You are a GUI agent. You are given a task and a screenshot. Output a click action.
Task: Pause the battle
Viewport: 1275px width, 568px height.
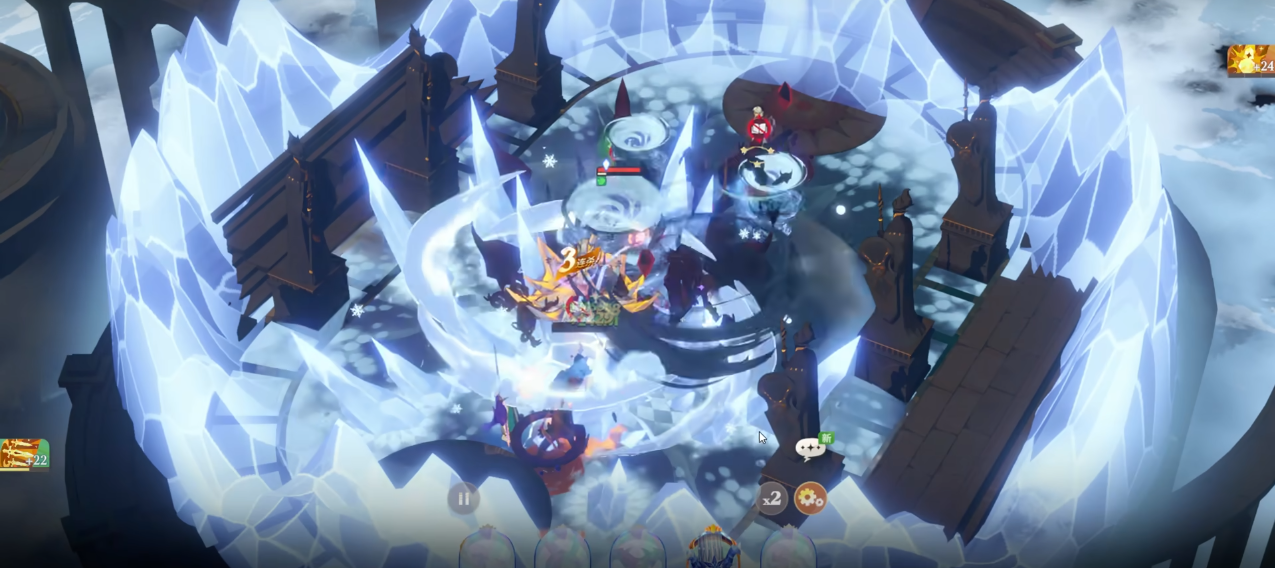point(463,498)
